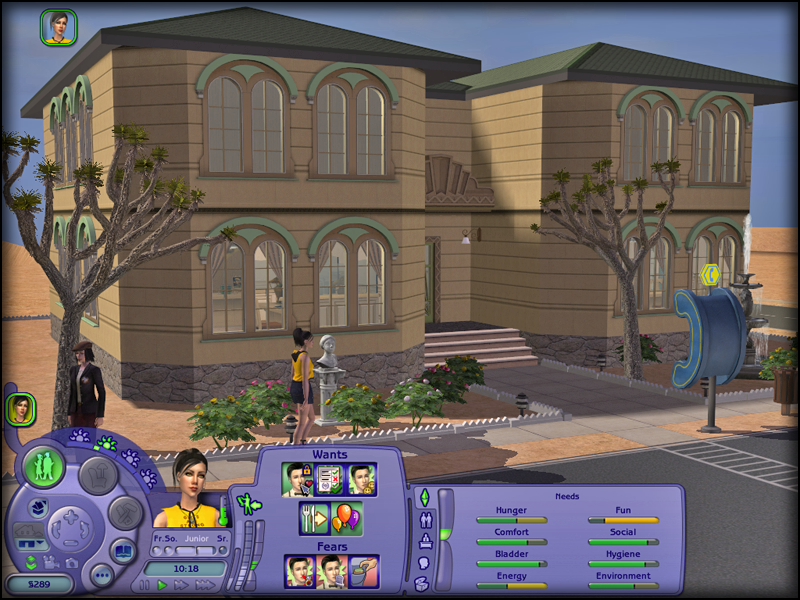Open Buy mode with the armchair icon
800x600 pixels.
point(98,475)
